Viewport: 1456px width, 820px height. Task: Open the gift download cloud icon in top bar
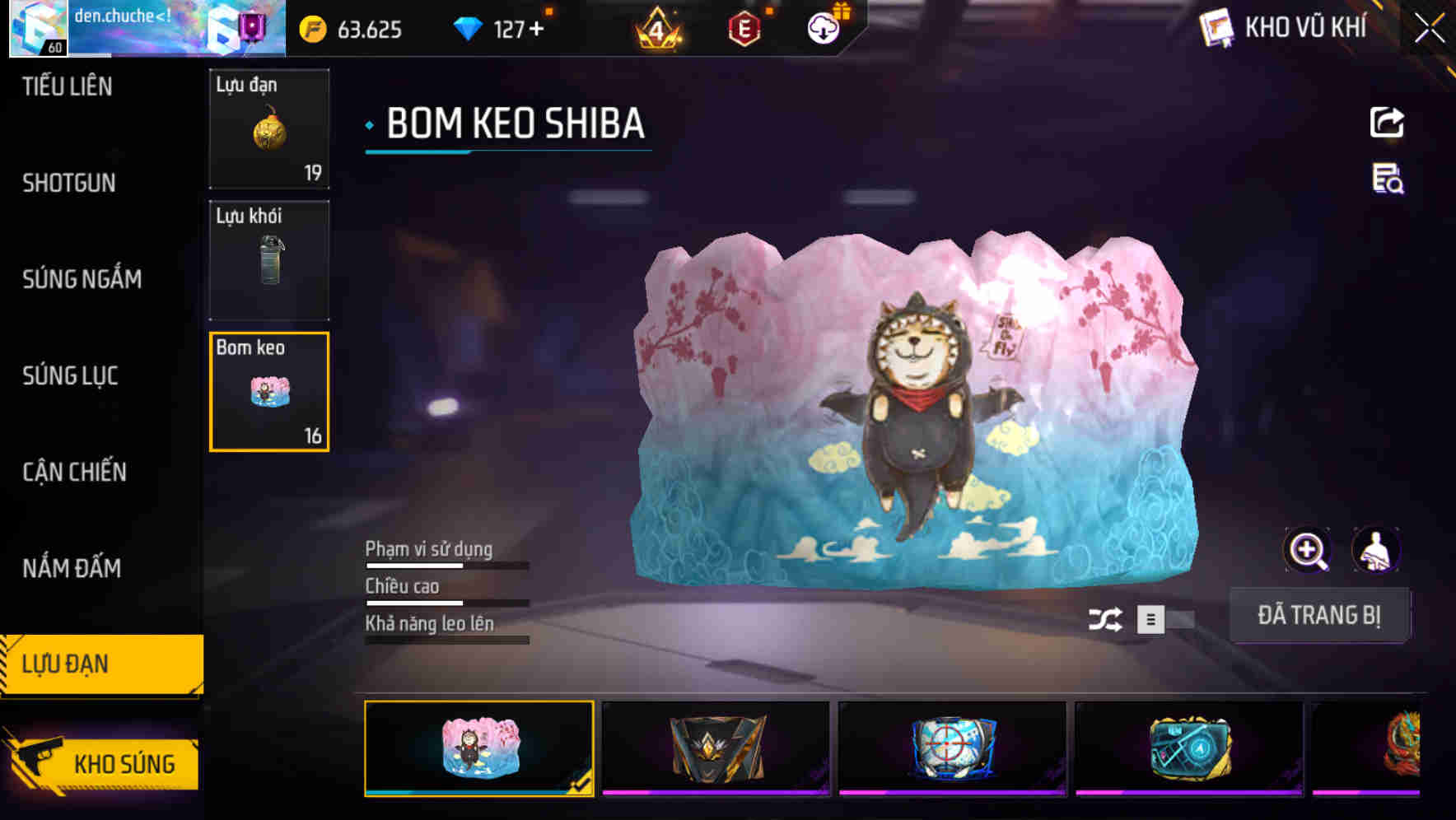823,30
